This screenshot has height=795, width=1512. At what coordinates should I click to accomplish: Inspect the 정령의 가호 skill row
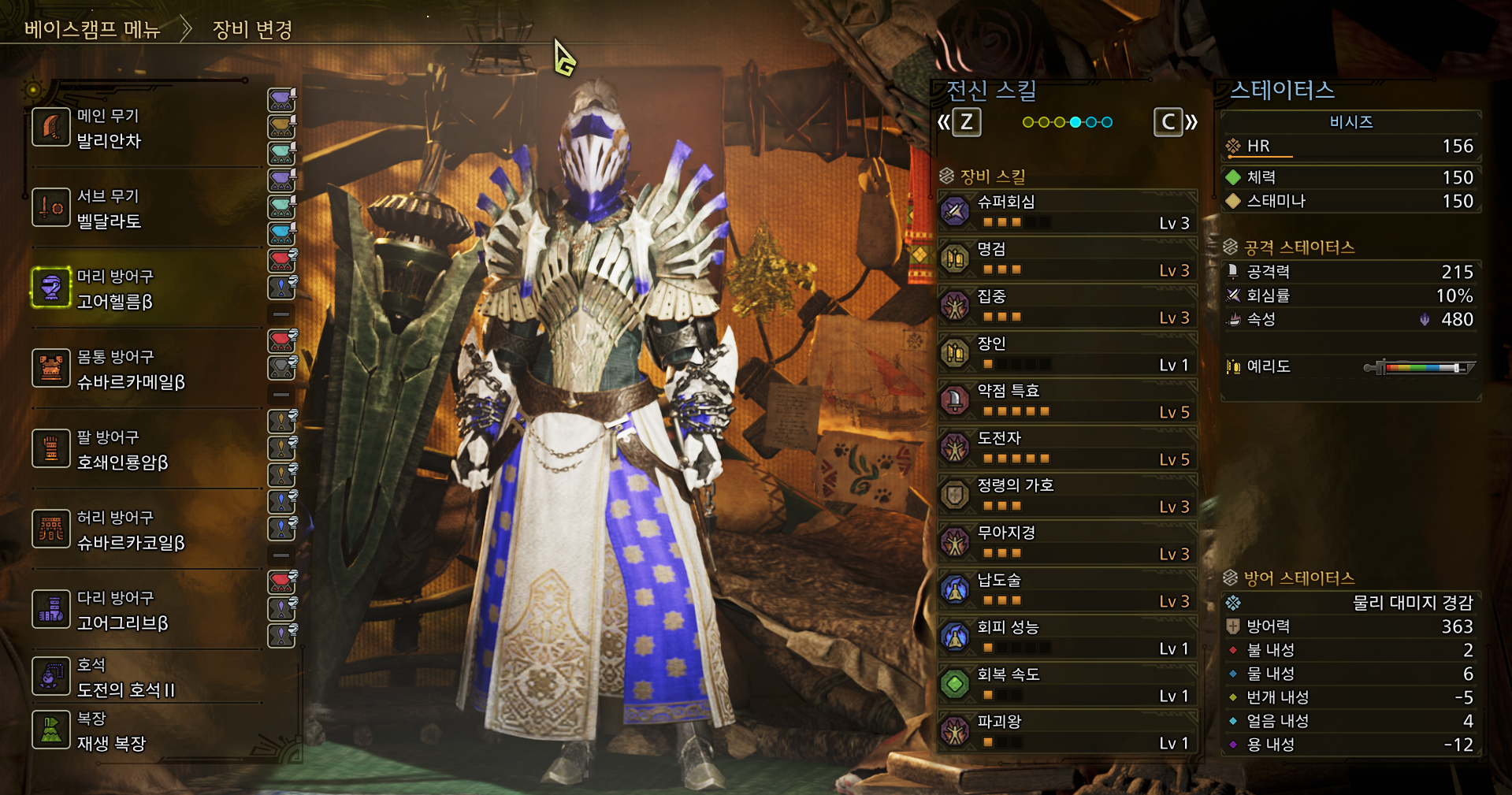[1068, 495]
